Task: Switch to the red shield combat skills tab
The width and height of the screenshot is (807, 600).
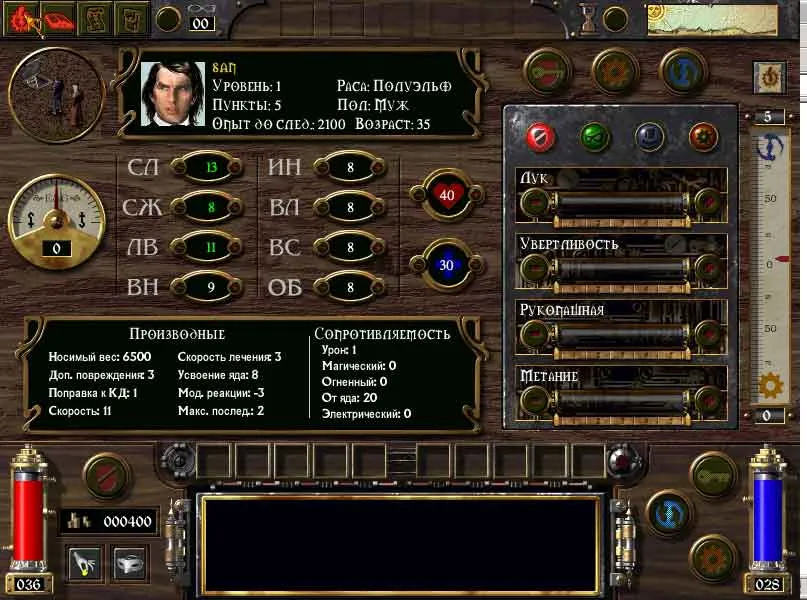Action: pos(541,136)
